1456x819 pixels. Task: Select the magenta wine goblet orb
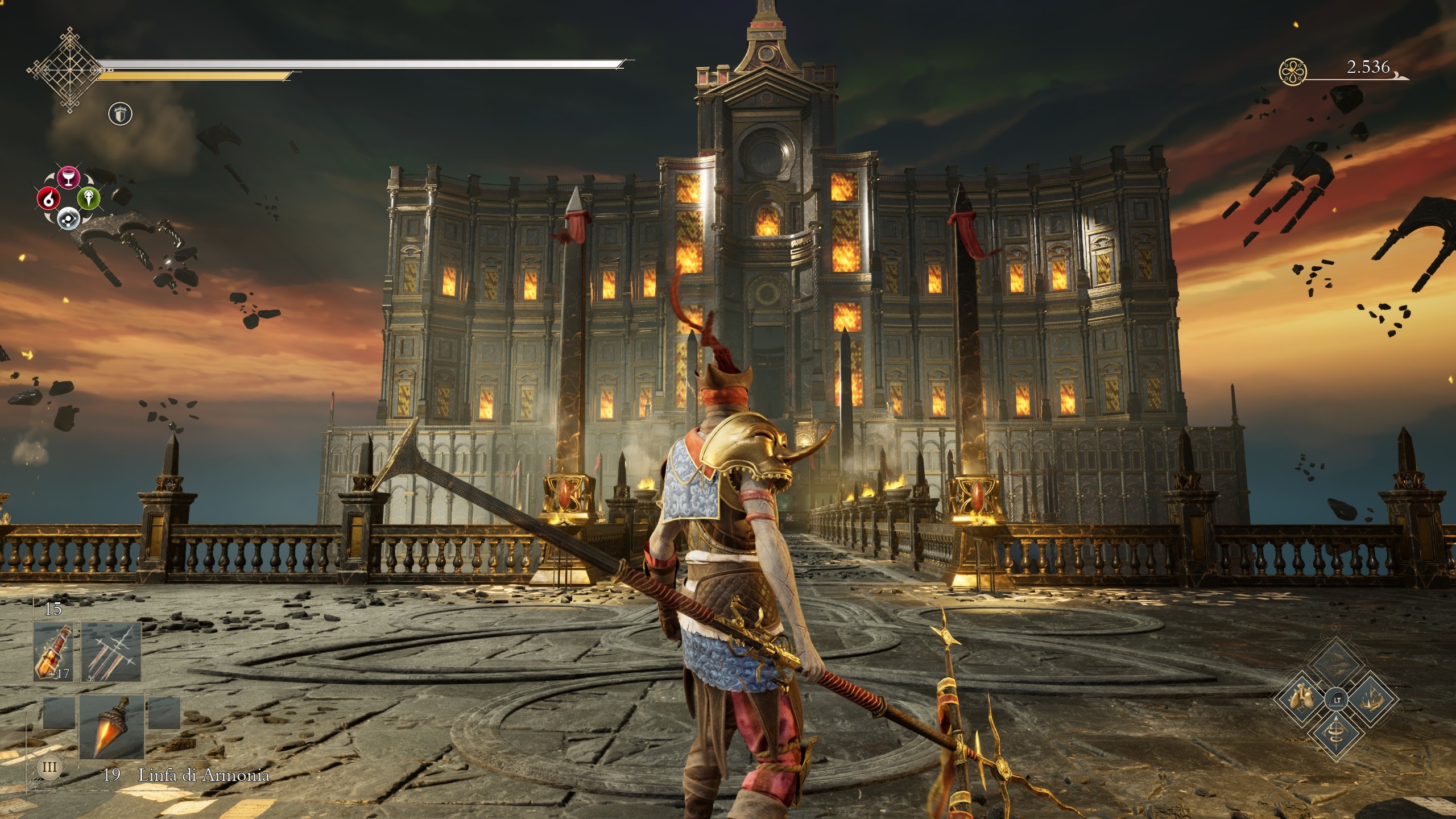(69, 177)
